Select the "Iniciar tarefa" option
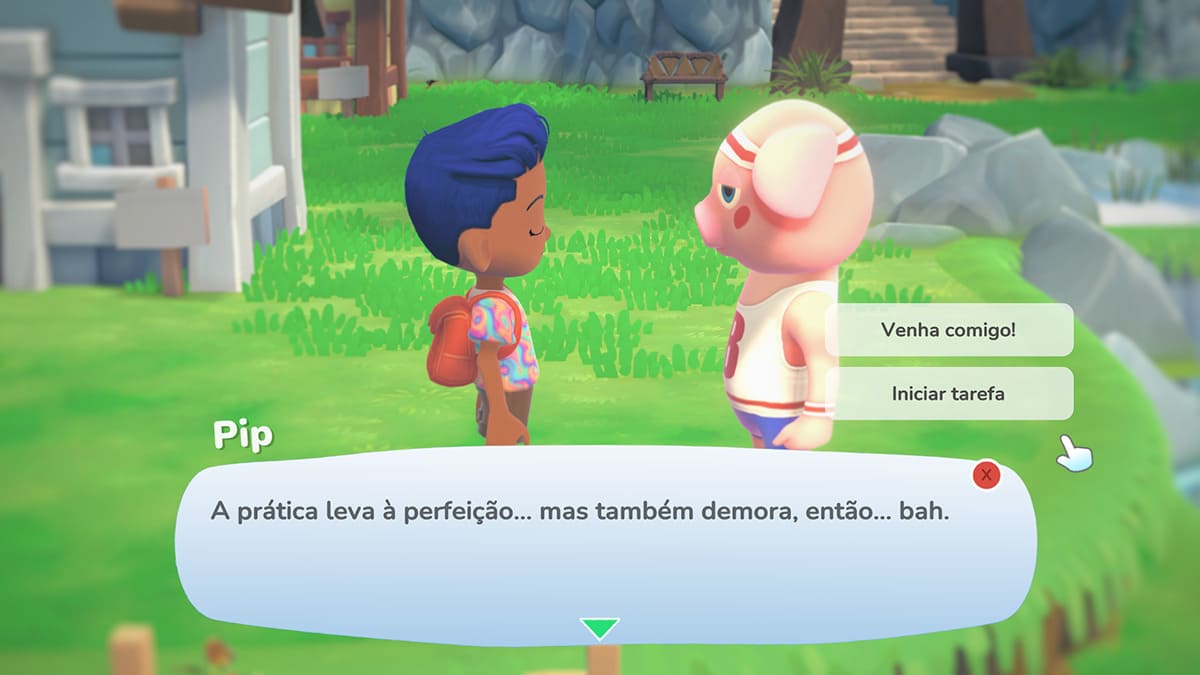 pyautogui.click(x=948, y=394)
